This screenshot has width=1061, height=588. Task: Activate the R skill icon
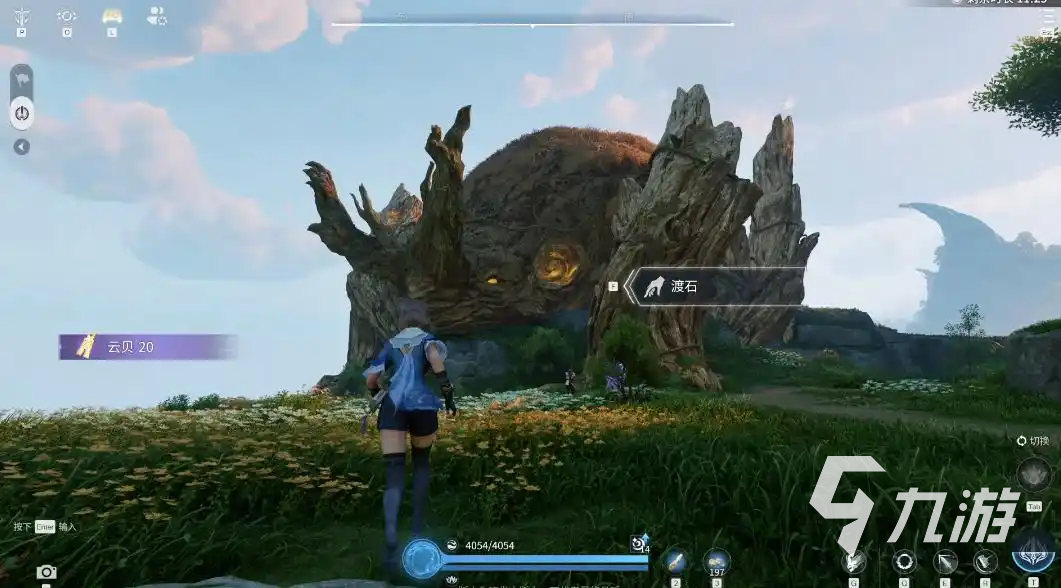(985, 562)
